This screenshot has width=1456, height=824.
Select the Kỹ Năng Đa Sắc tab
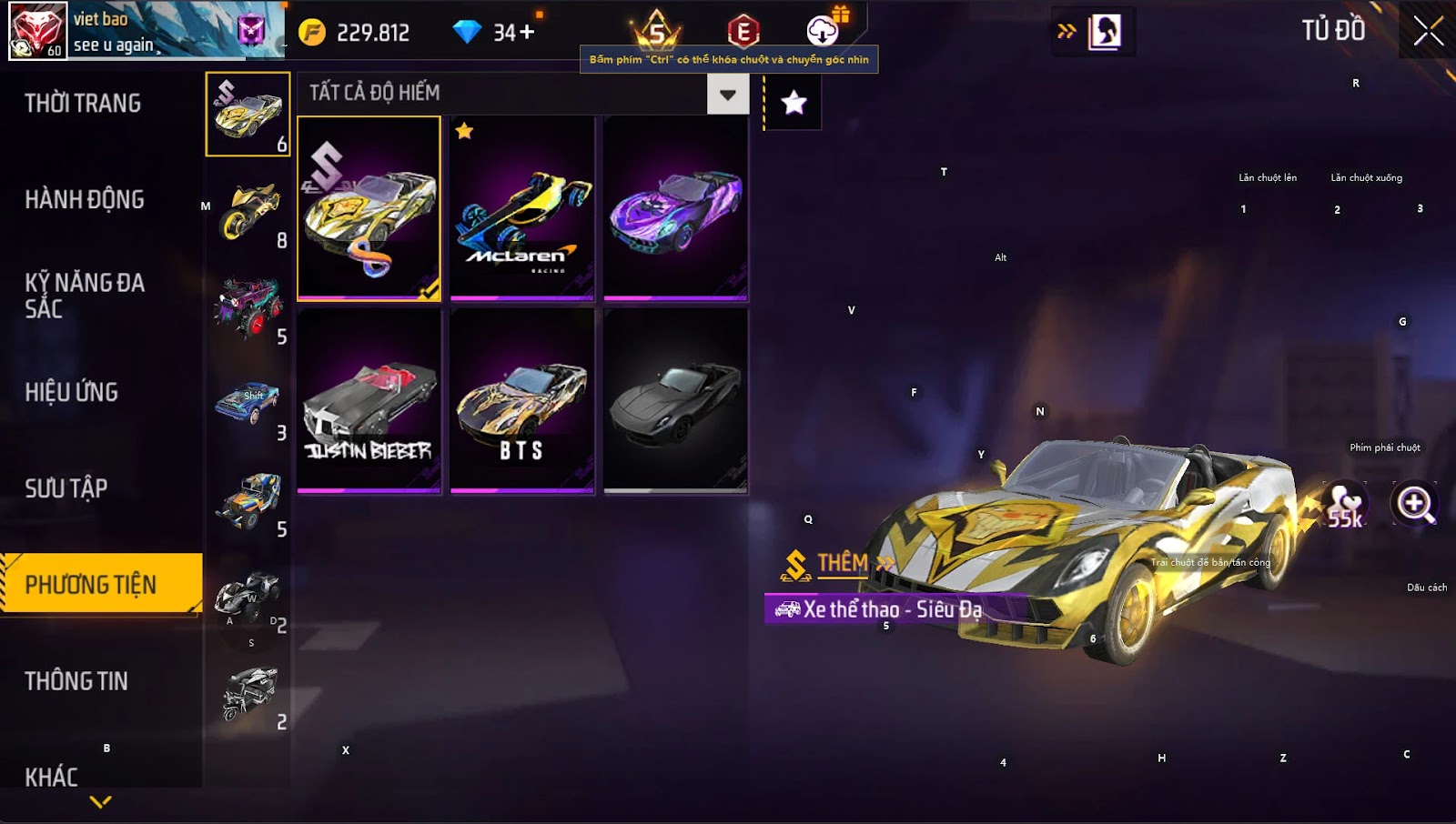(x=85, y=296)
